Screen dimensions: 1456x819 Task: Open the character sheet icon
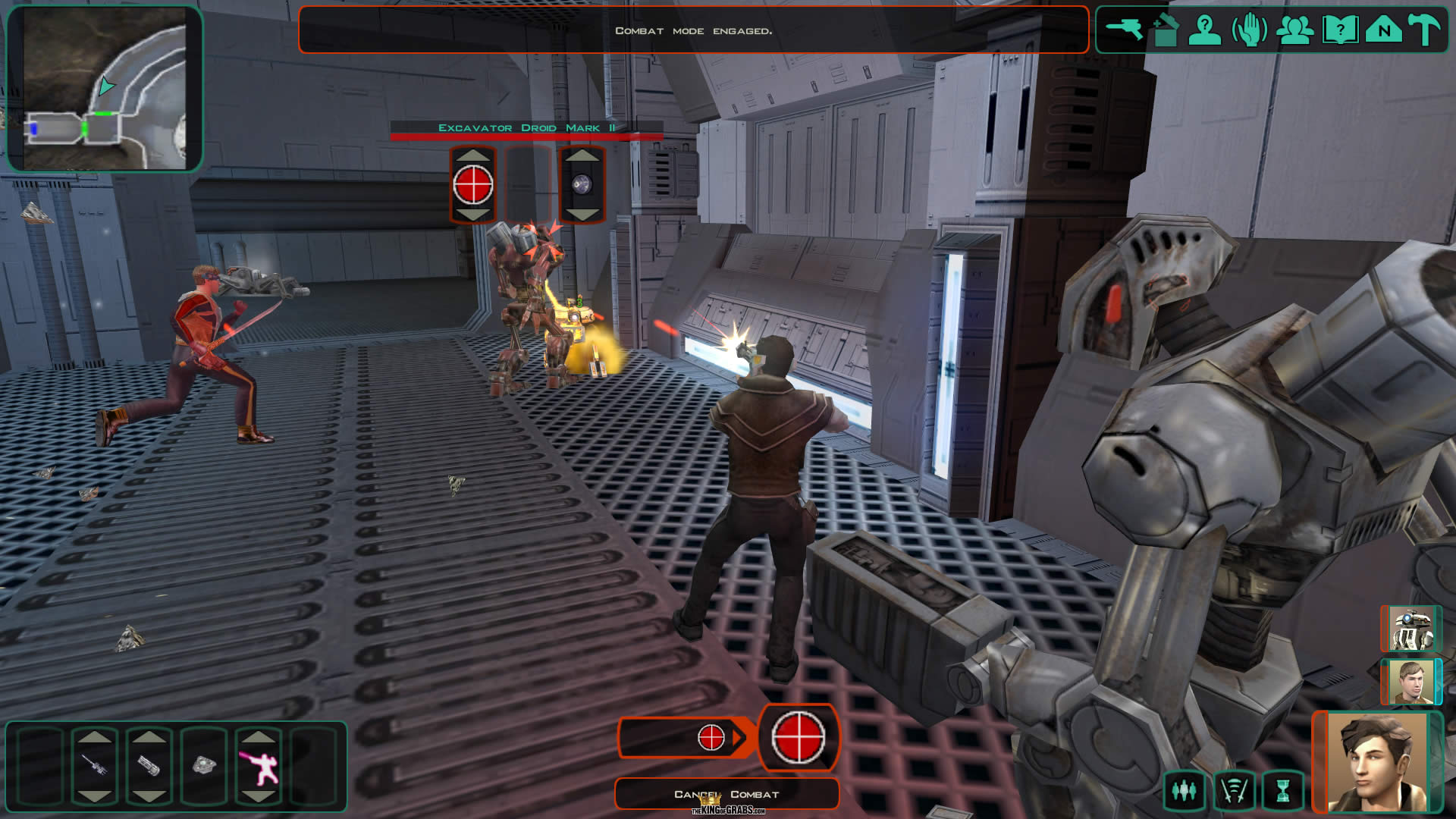click(1204, 30)
